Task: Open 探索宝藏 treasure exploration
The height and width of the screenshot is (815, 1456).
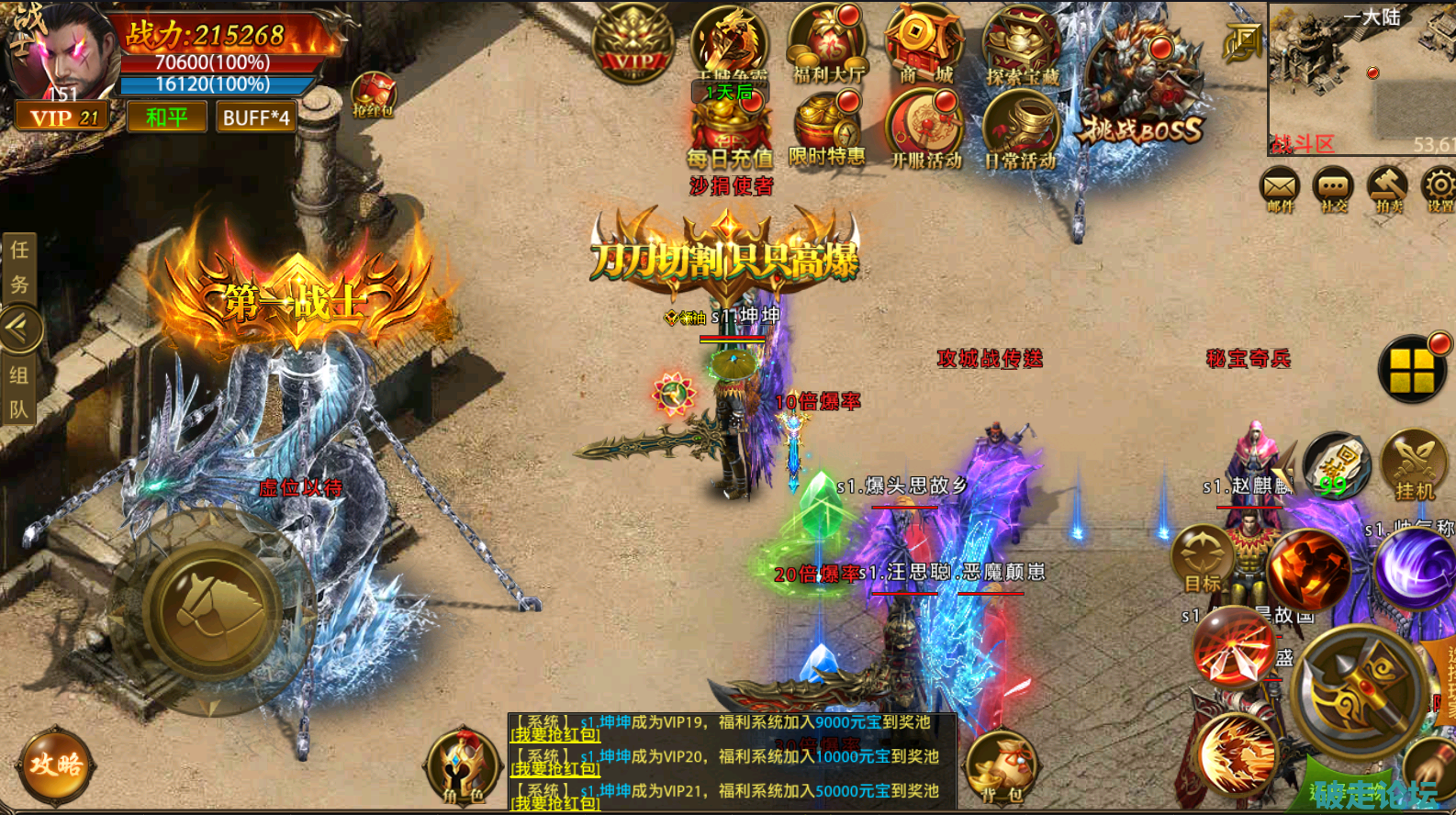Action: point(1022,48)
